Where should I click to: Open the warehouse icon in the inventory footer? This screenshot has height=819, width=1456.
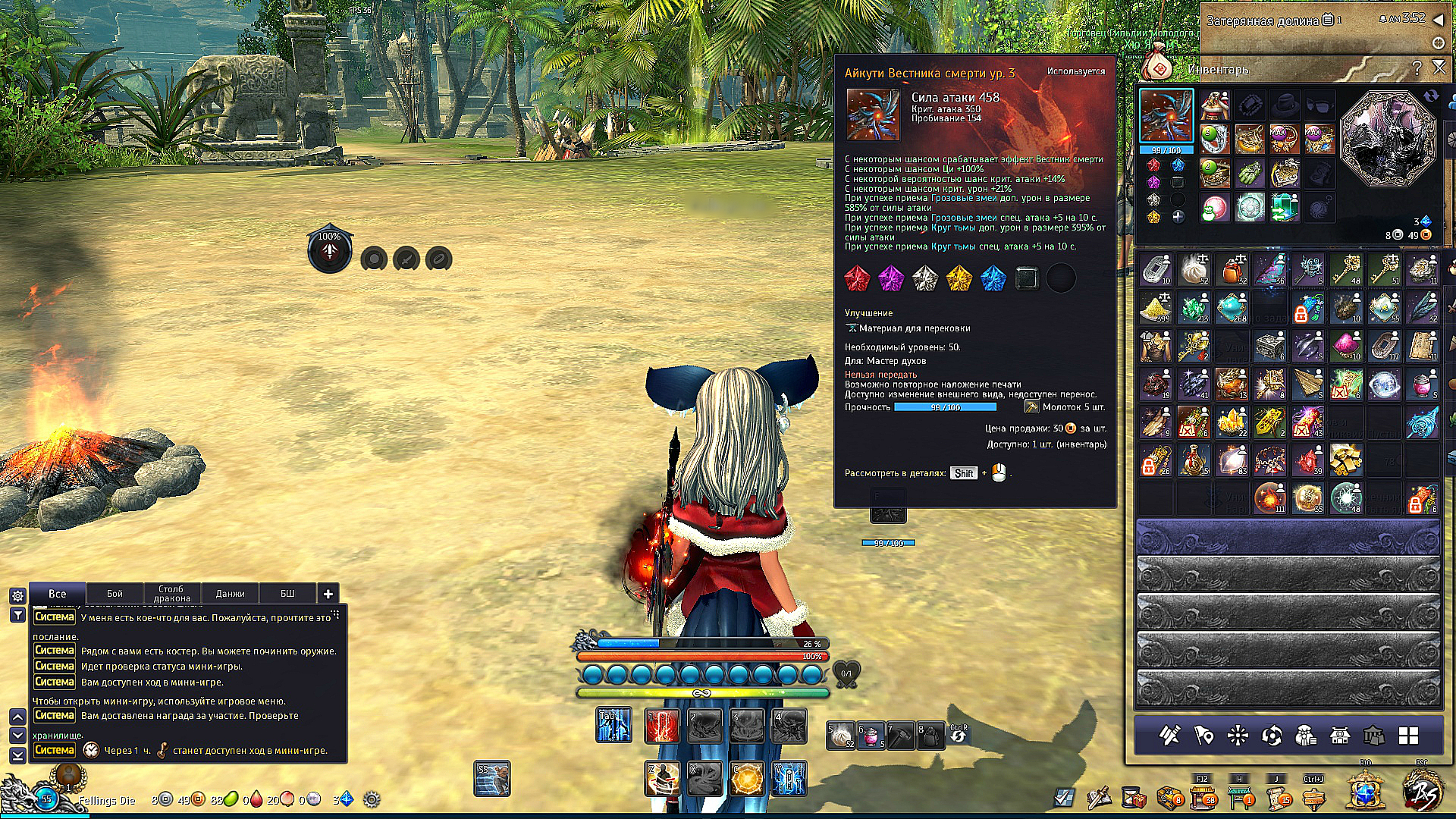pos(1373,734)
